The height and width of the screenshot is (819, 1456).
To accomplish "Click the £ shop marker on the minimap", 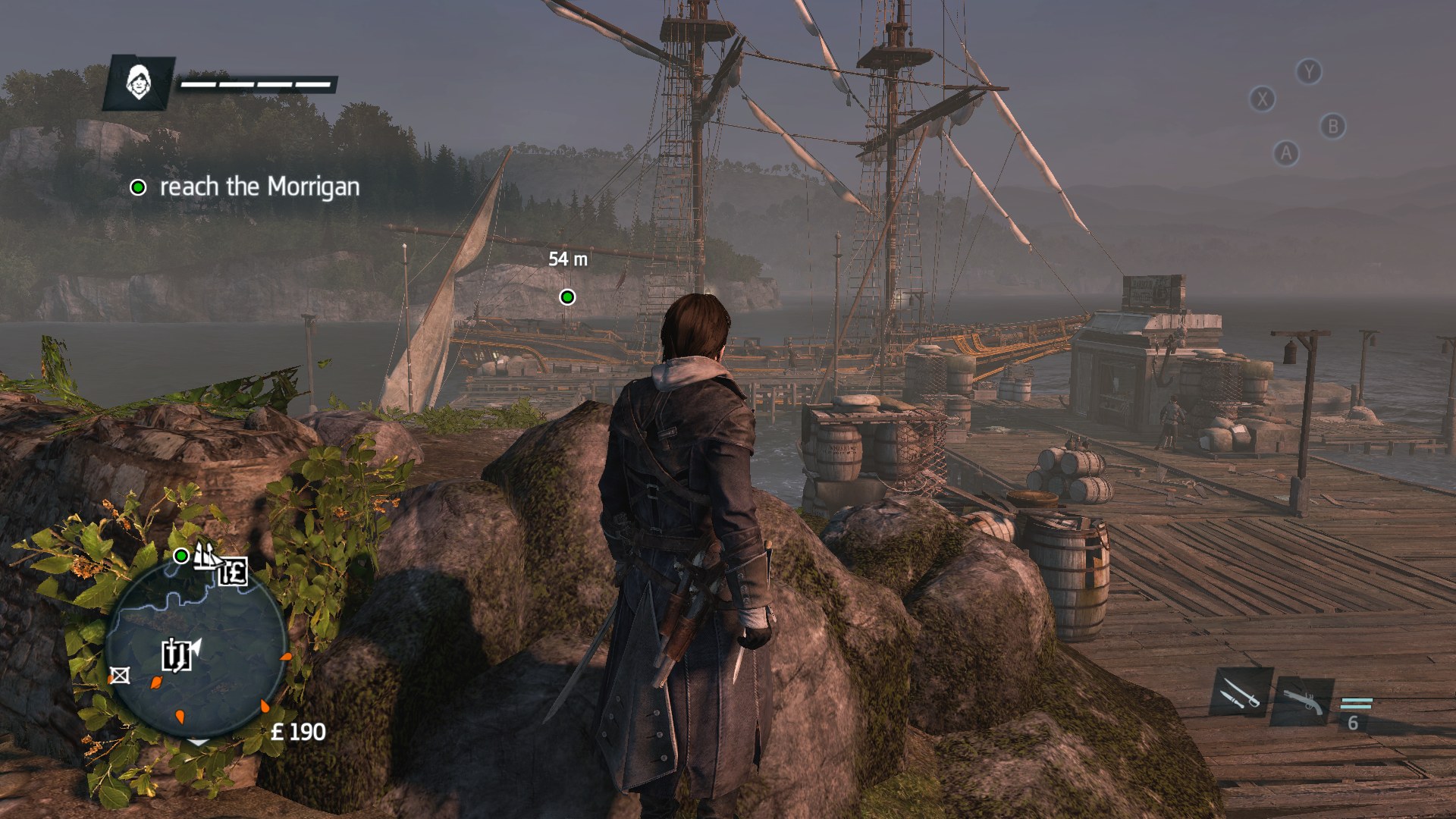I will coord(234,571).
